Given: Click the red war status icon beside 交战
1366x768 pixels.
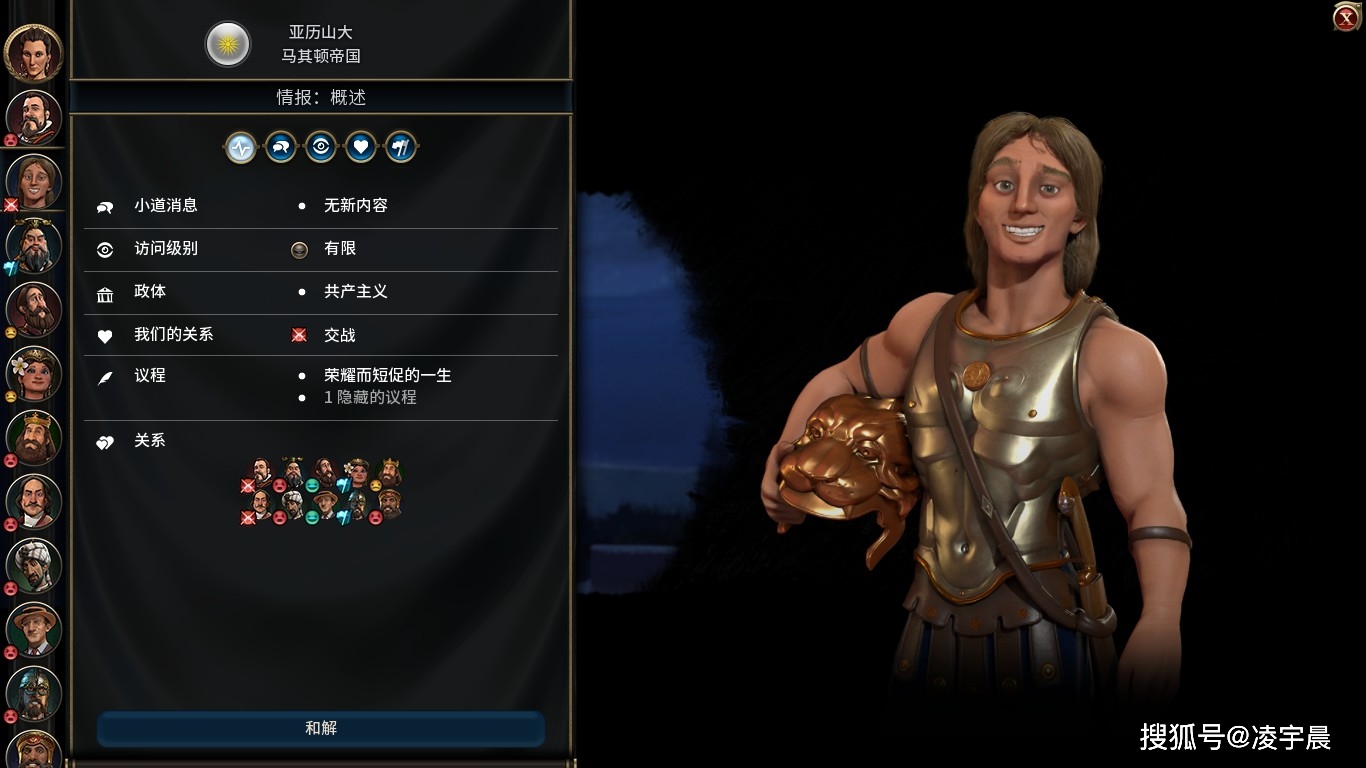Looking at the screenshot, I should [x=299, y=335].
